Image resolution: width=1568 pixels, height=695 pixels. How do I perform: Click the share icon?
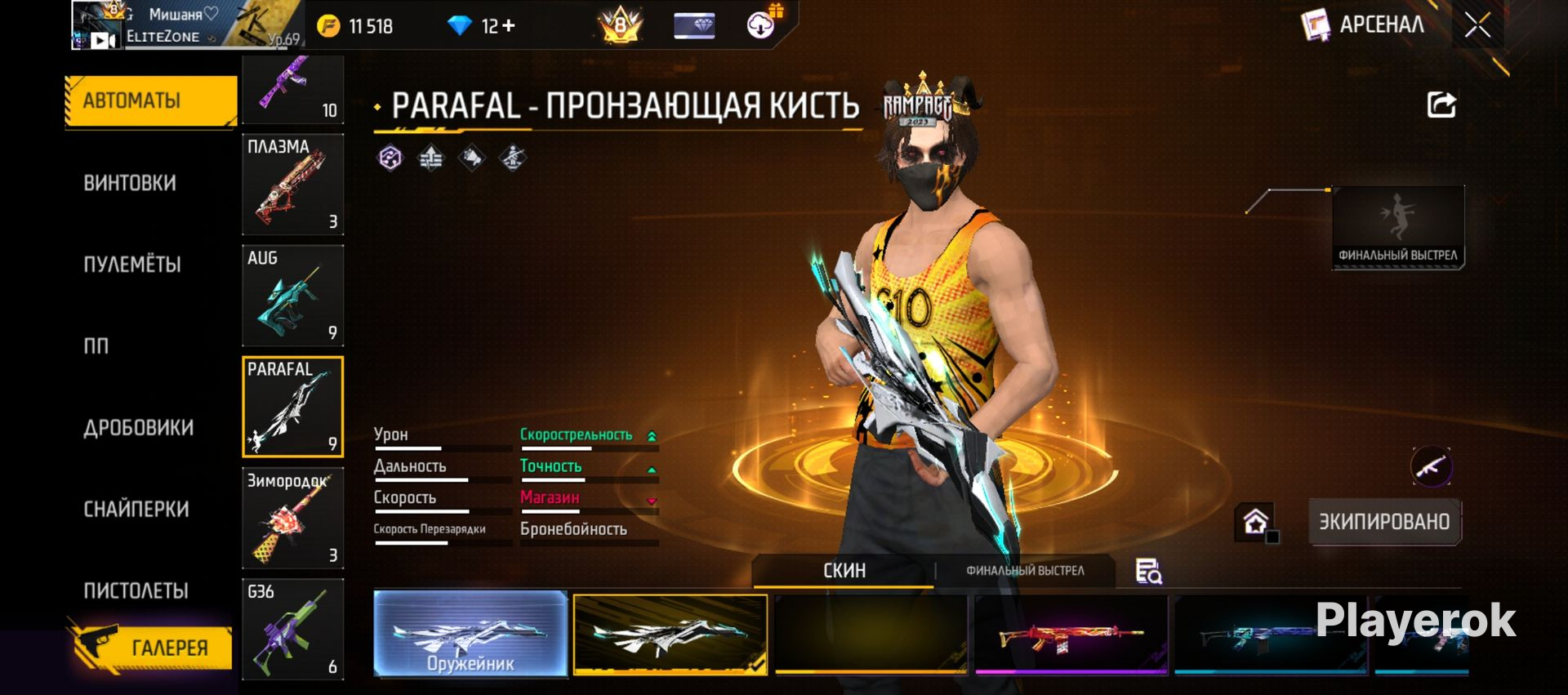(1441, 105)
